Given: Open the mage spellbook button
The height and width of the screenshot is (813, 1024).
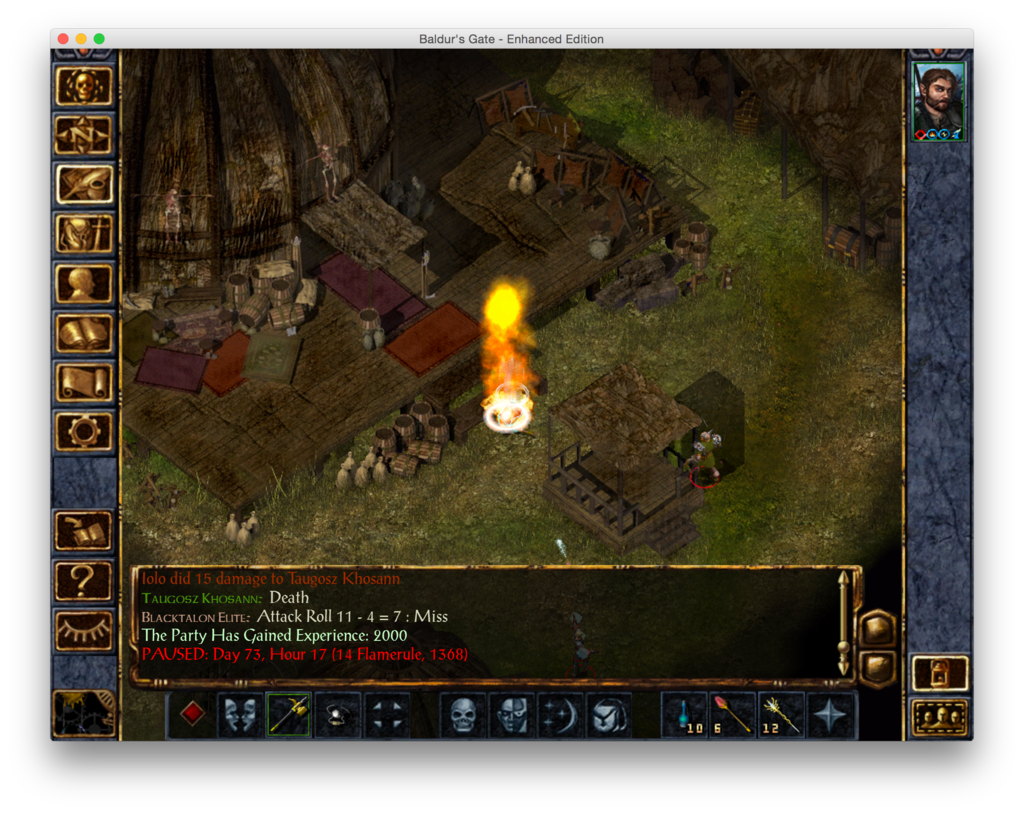Looking at the screenshot, I should coord(84,332).
